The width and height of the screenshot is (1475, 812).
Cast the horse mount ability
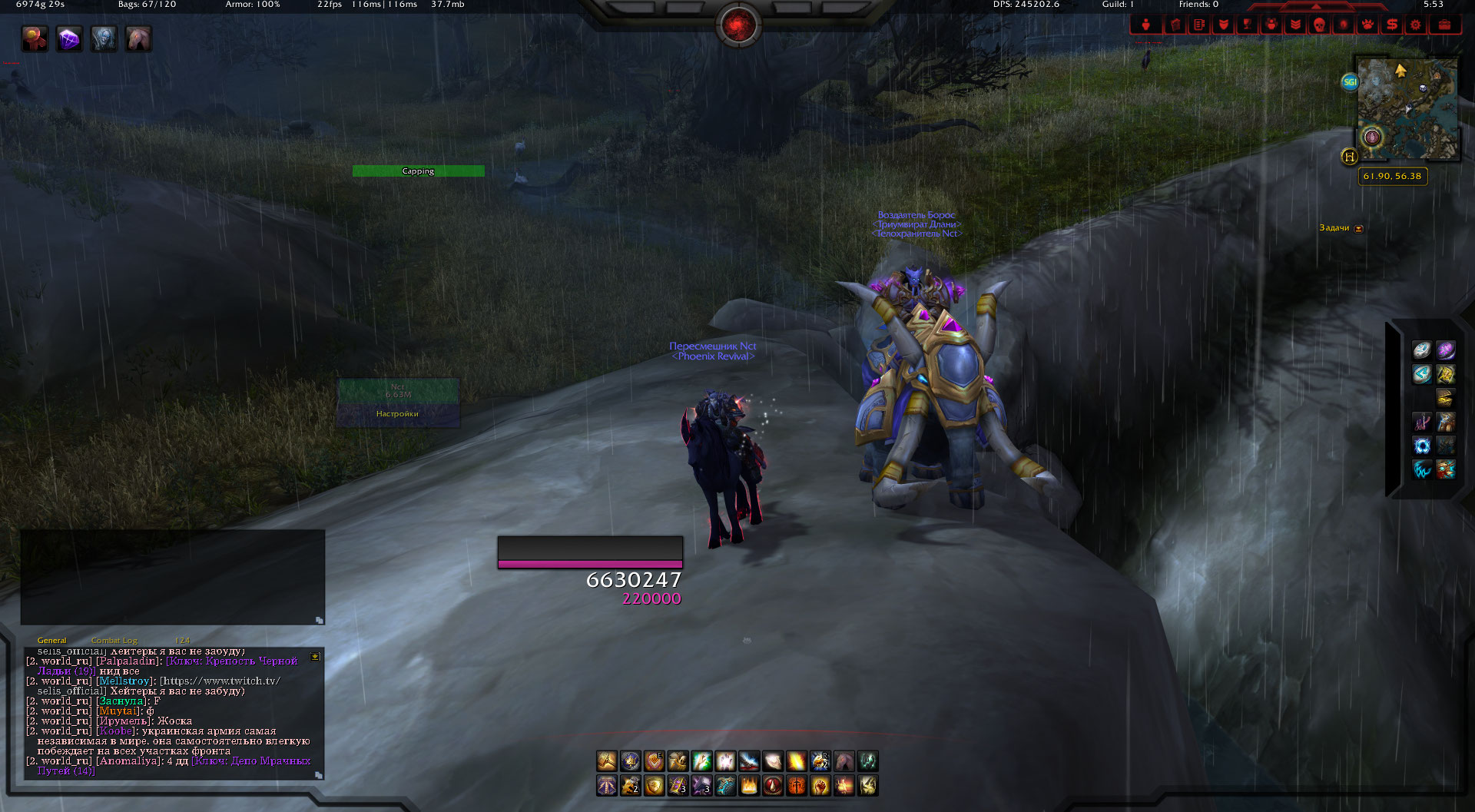(x=844, y=761)
